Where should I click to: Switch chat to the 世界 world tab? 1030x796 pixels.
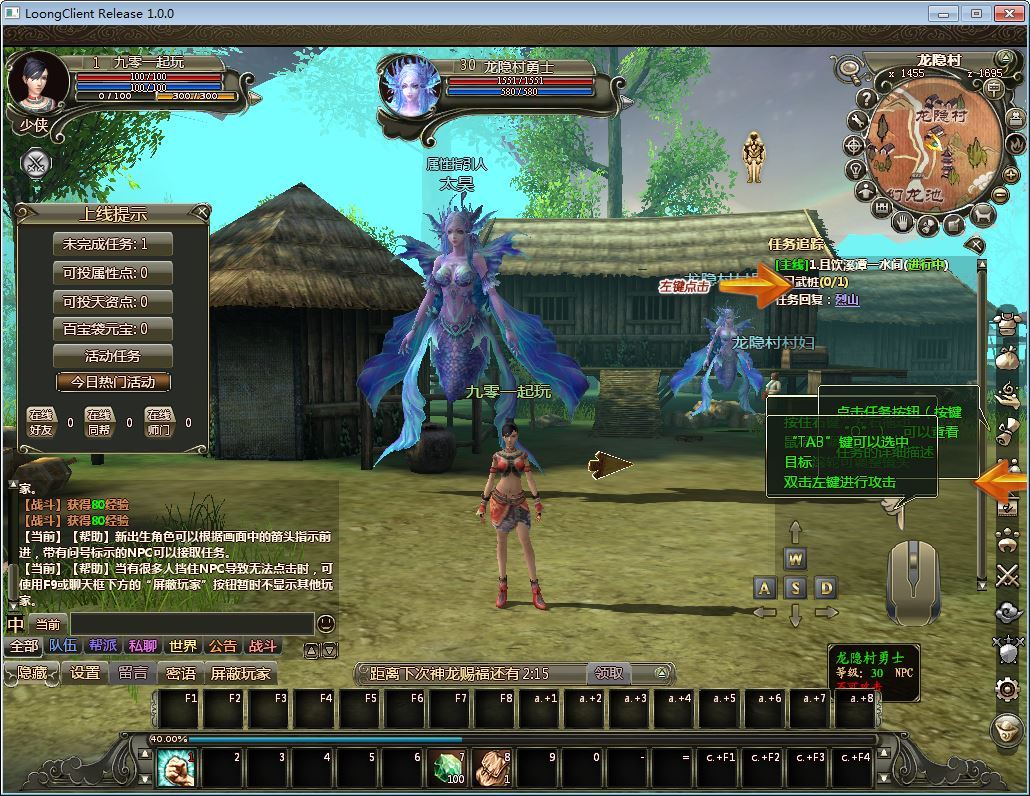(x=183, y=646)
